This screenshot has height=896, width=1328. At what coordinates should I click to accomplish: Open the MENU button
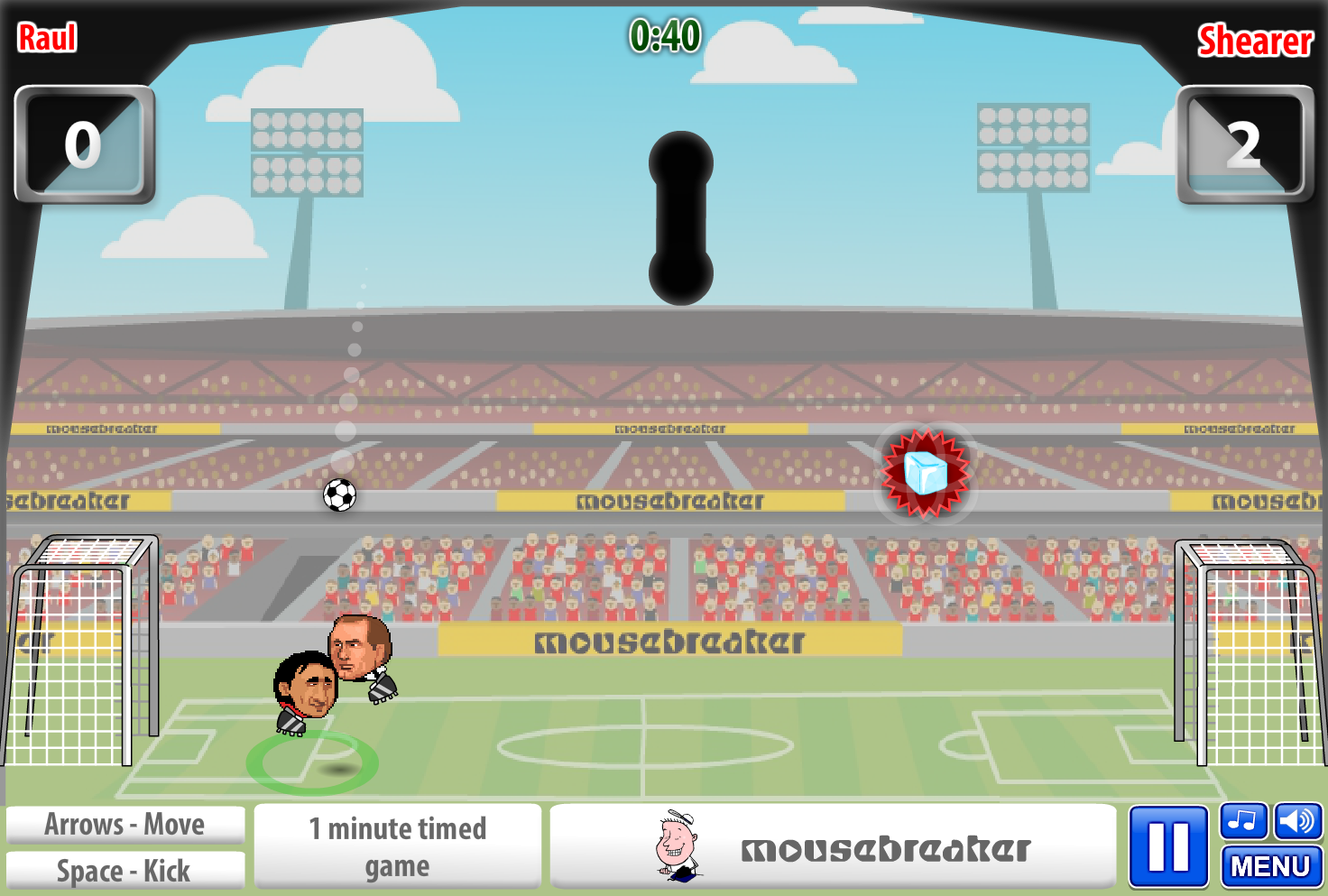tap(1270, 867)
